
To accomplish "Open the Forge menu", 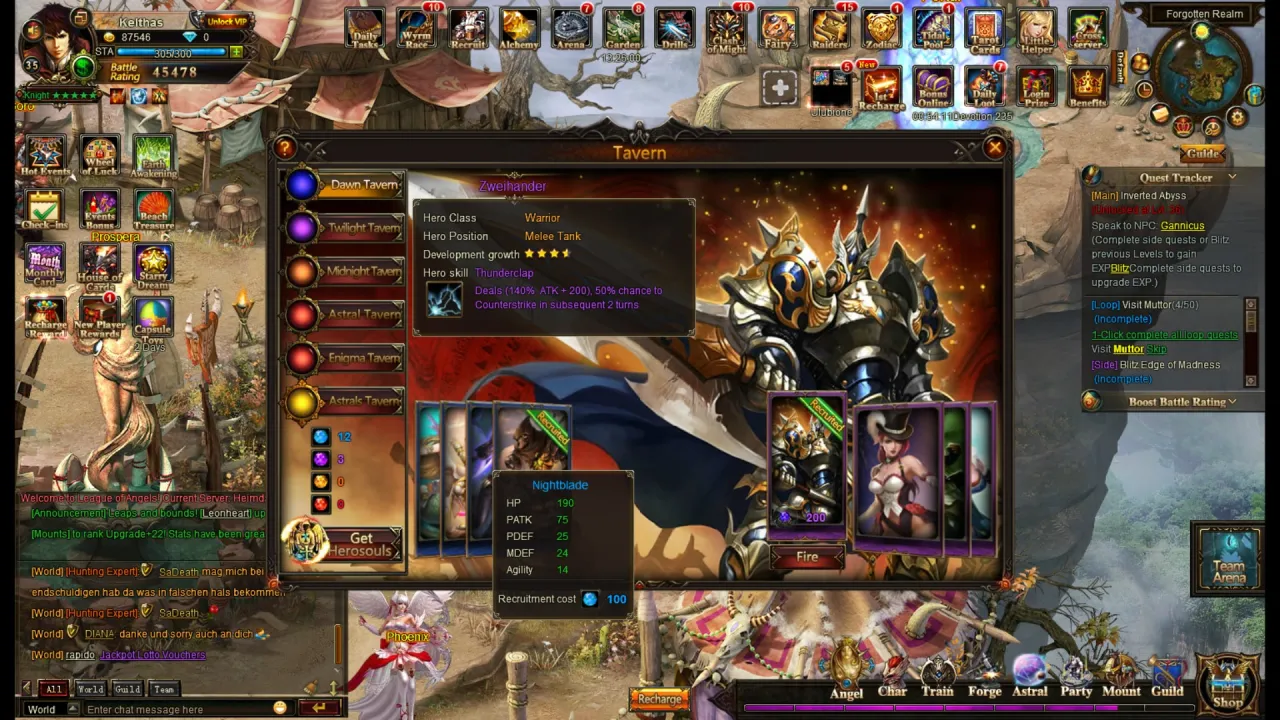I will point(984,680).
